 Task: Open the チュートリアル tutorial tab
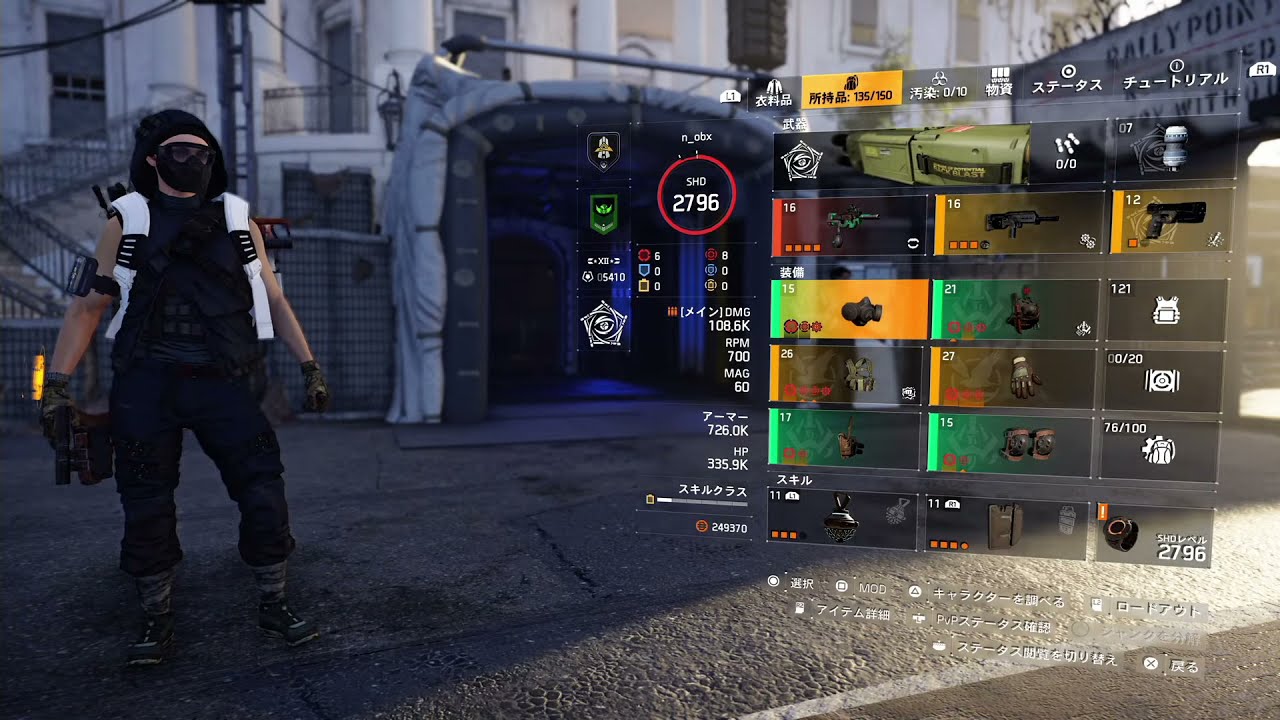1175,75
